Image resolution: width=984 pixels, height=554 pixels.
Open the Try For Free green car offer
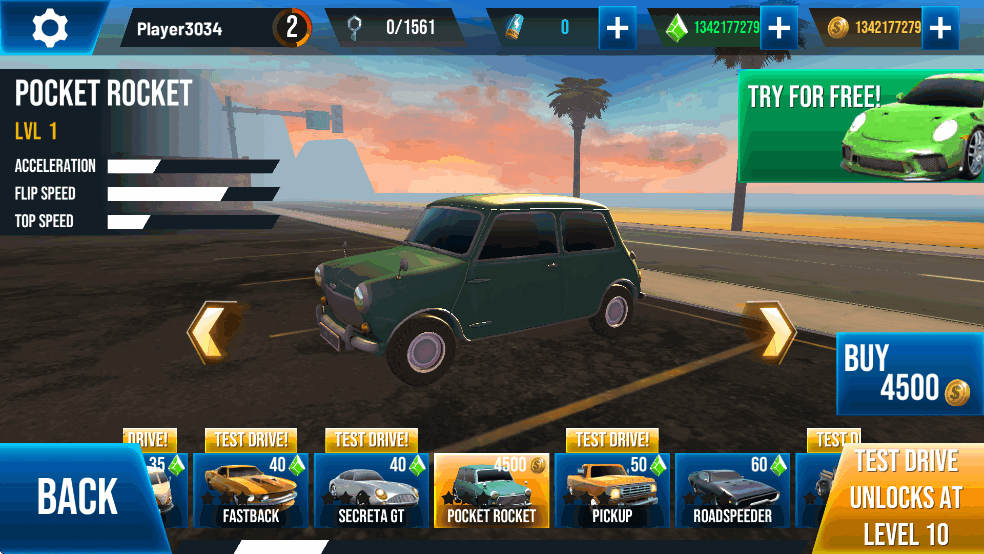coord(861,126)
